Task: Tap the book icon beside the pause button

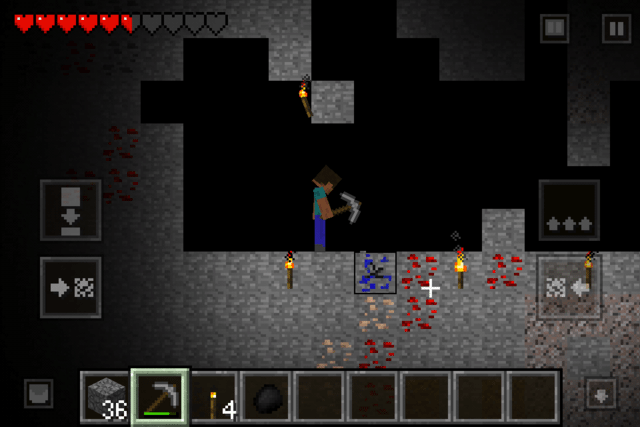Action: point(555,29)
